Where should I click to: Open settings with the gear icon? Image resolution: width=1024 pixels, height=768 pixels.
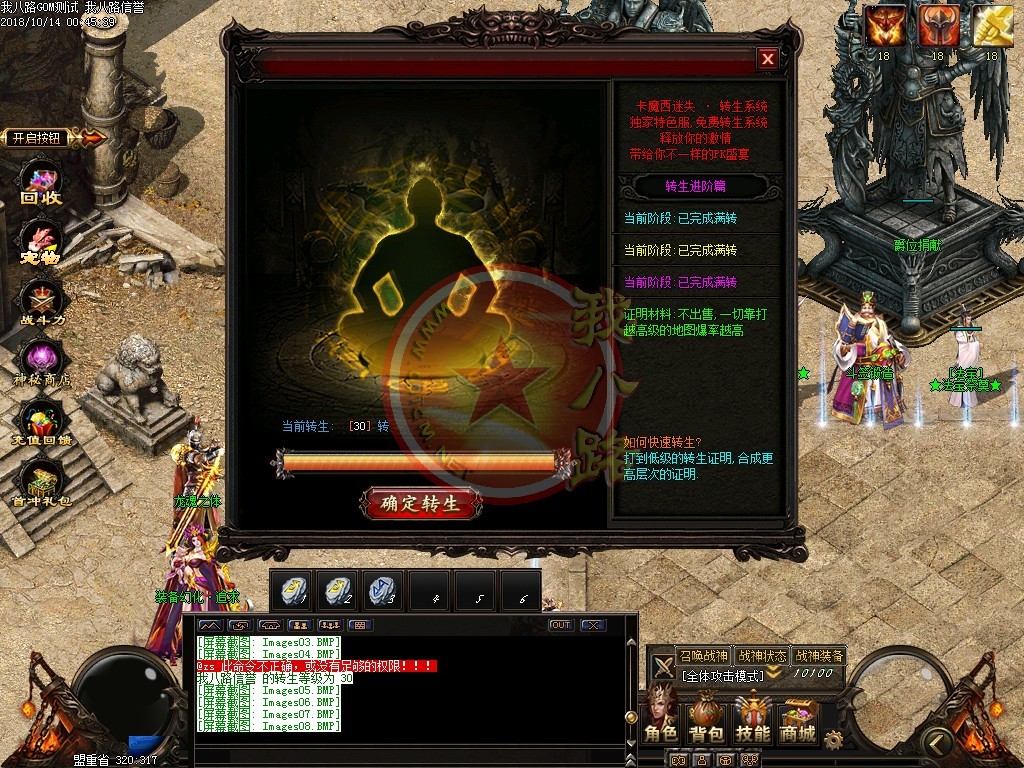[833, 739]
